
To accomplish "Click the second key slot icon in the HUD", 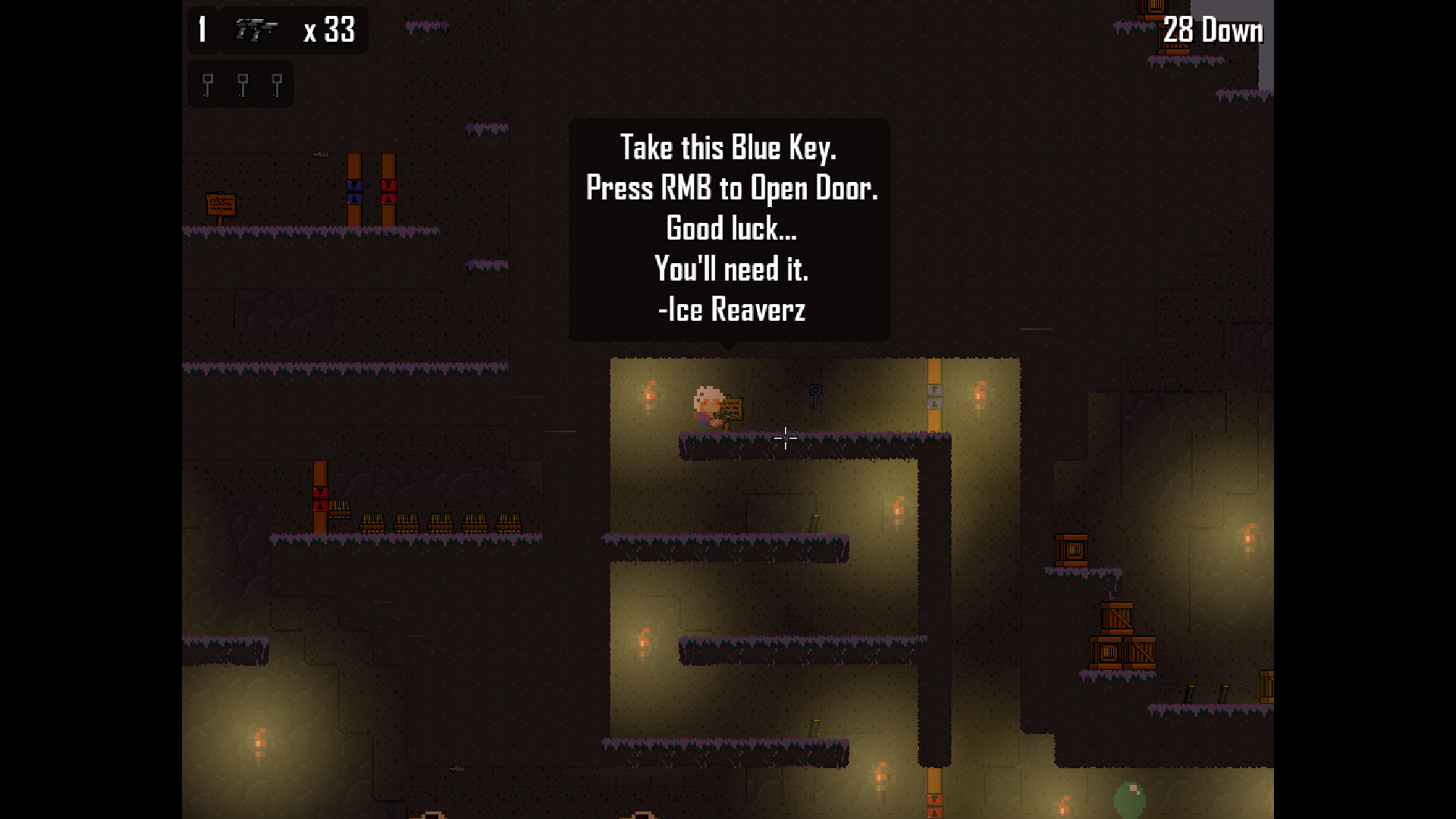I will coord(241,83).
